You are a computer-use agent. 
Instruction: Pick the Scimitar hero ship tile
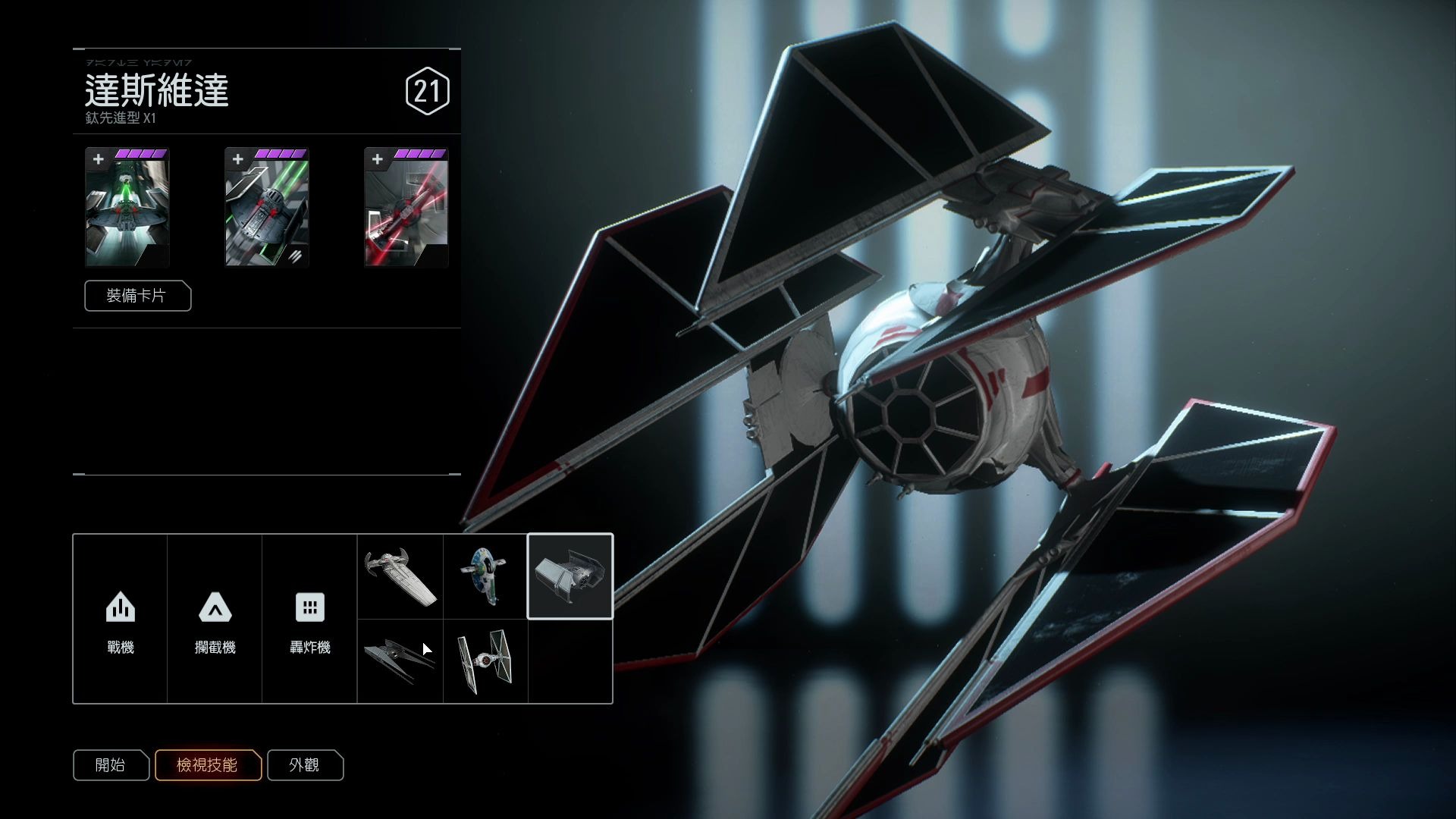coord(400,577)
